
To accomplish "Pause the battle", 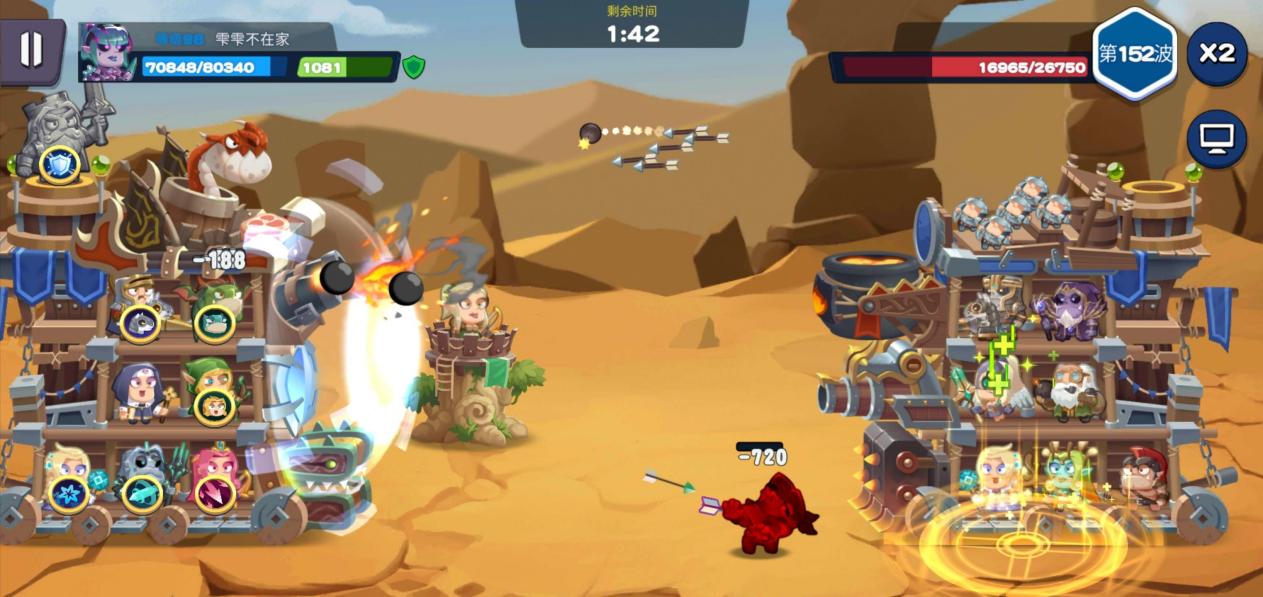I will click(31, 49).
